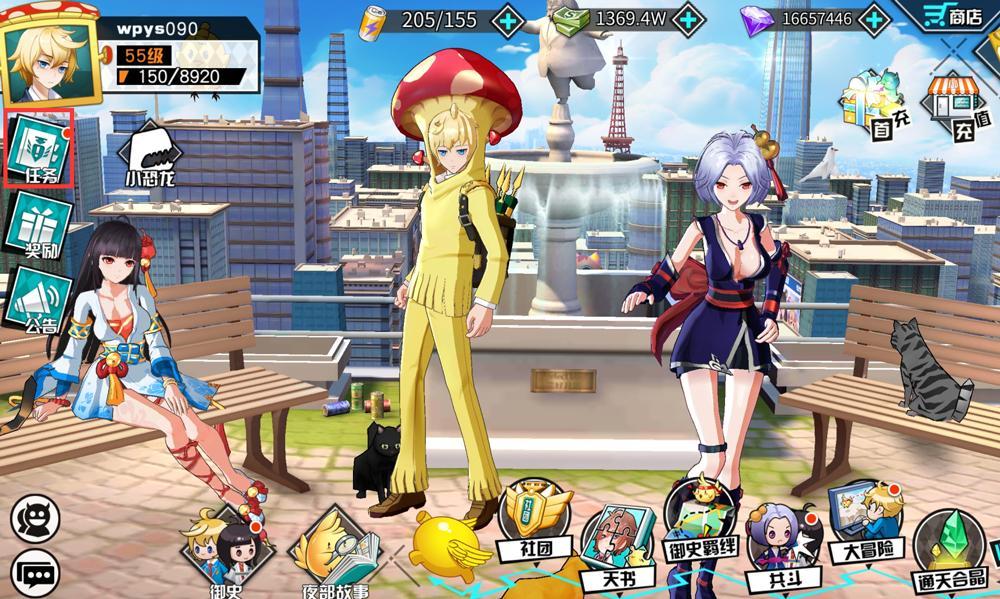Open the 天书 book menu
This screenshot has height=599, width=1000.
(617, 546)
